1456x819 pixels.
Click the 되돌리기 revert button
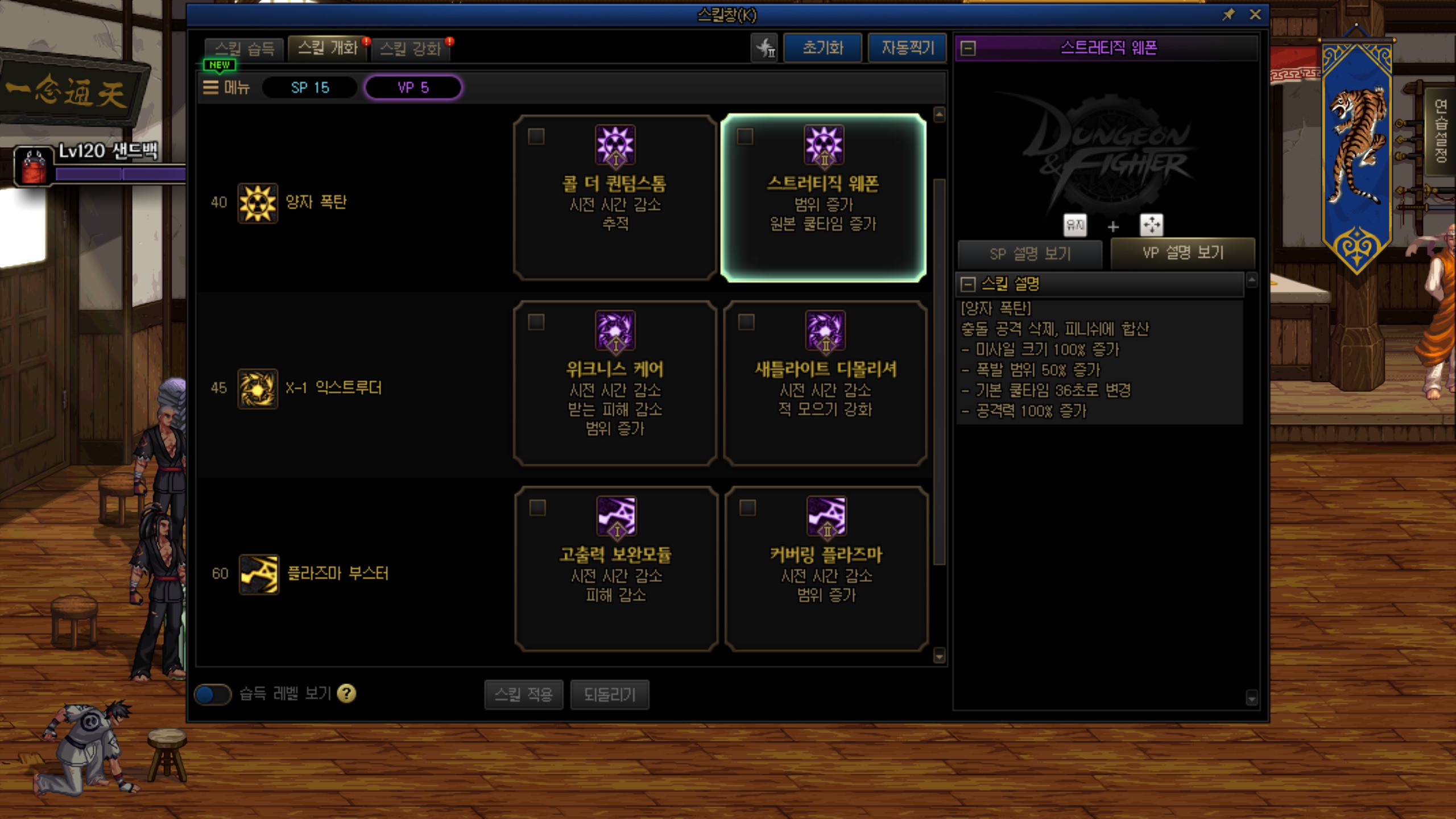[x=609, y=694]
